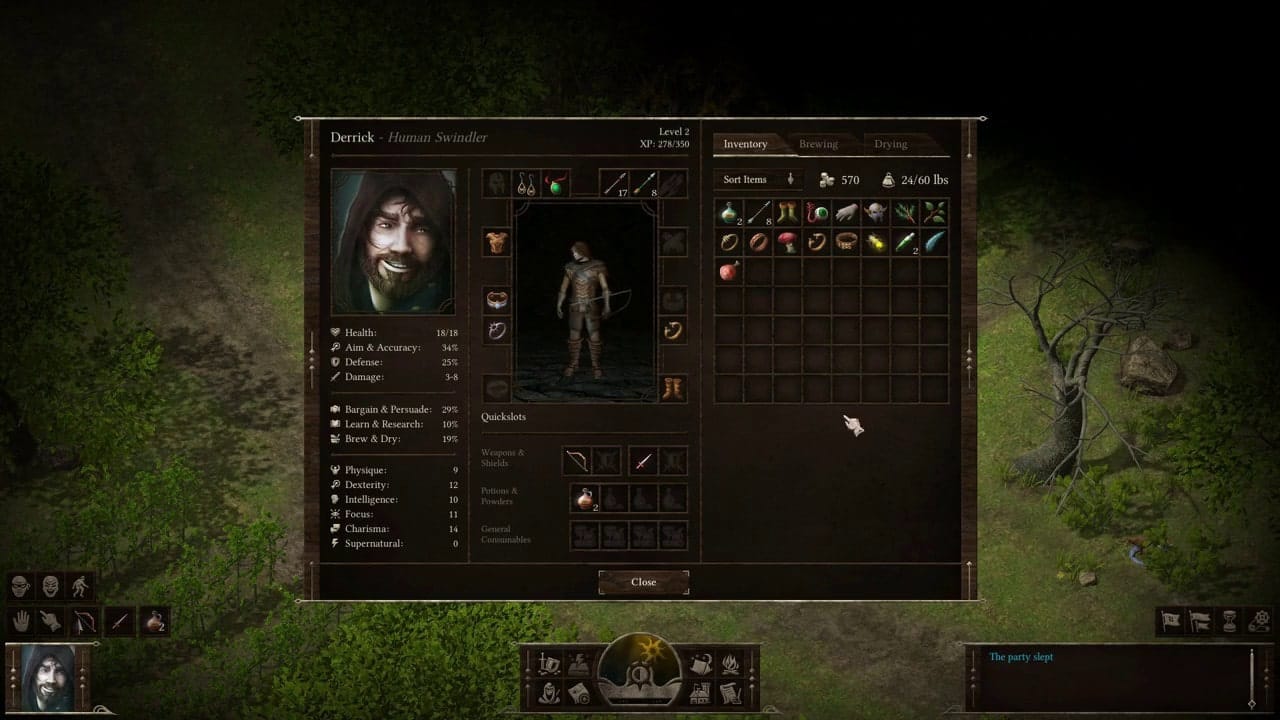Choose the horned skull mask item
The width and height of the screenshot is (1280, 720).
(875, 212)
